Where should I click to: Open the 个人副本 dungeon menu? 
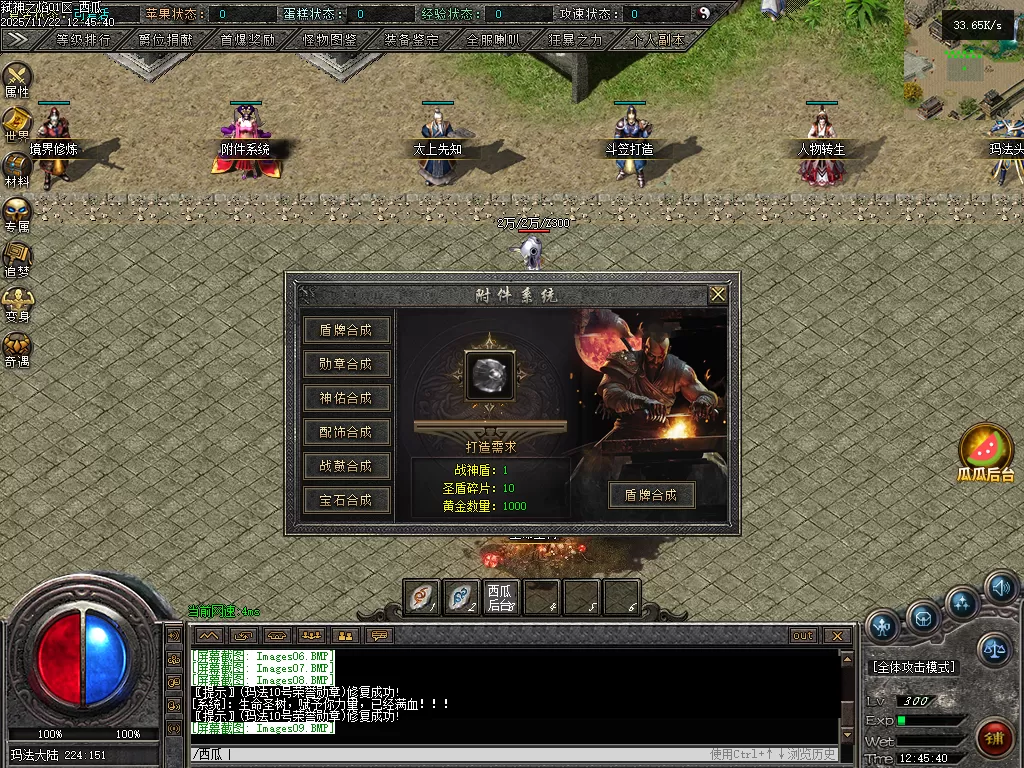point(657,40)
